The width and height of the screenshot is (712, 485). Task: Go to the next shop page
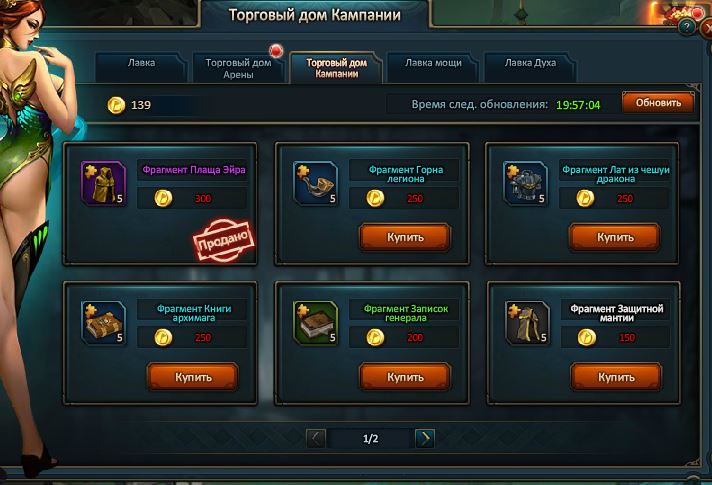coord(424,438)
